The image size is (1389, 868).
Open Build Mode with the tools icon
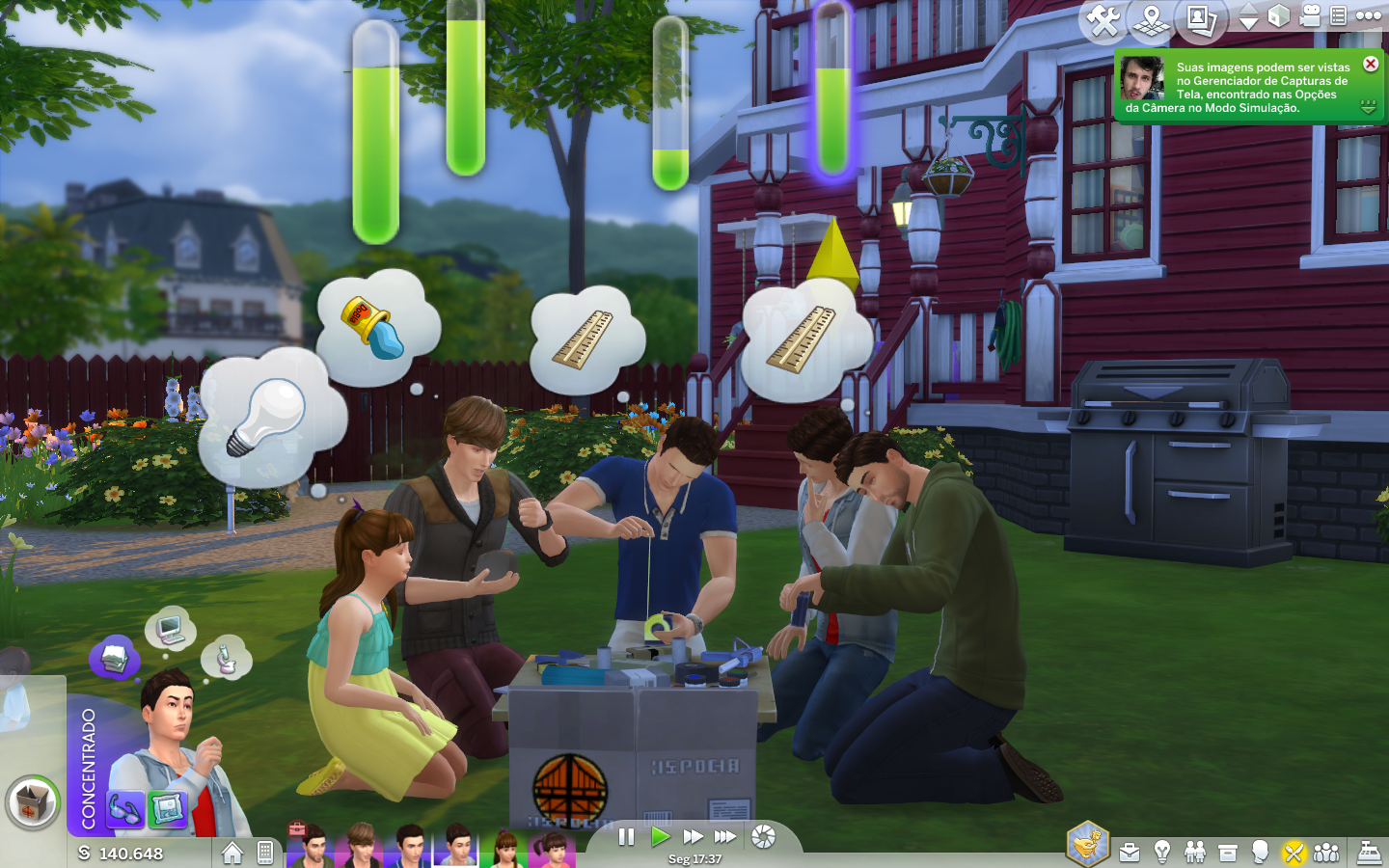(x=1103, y=19)
